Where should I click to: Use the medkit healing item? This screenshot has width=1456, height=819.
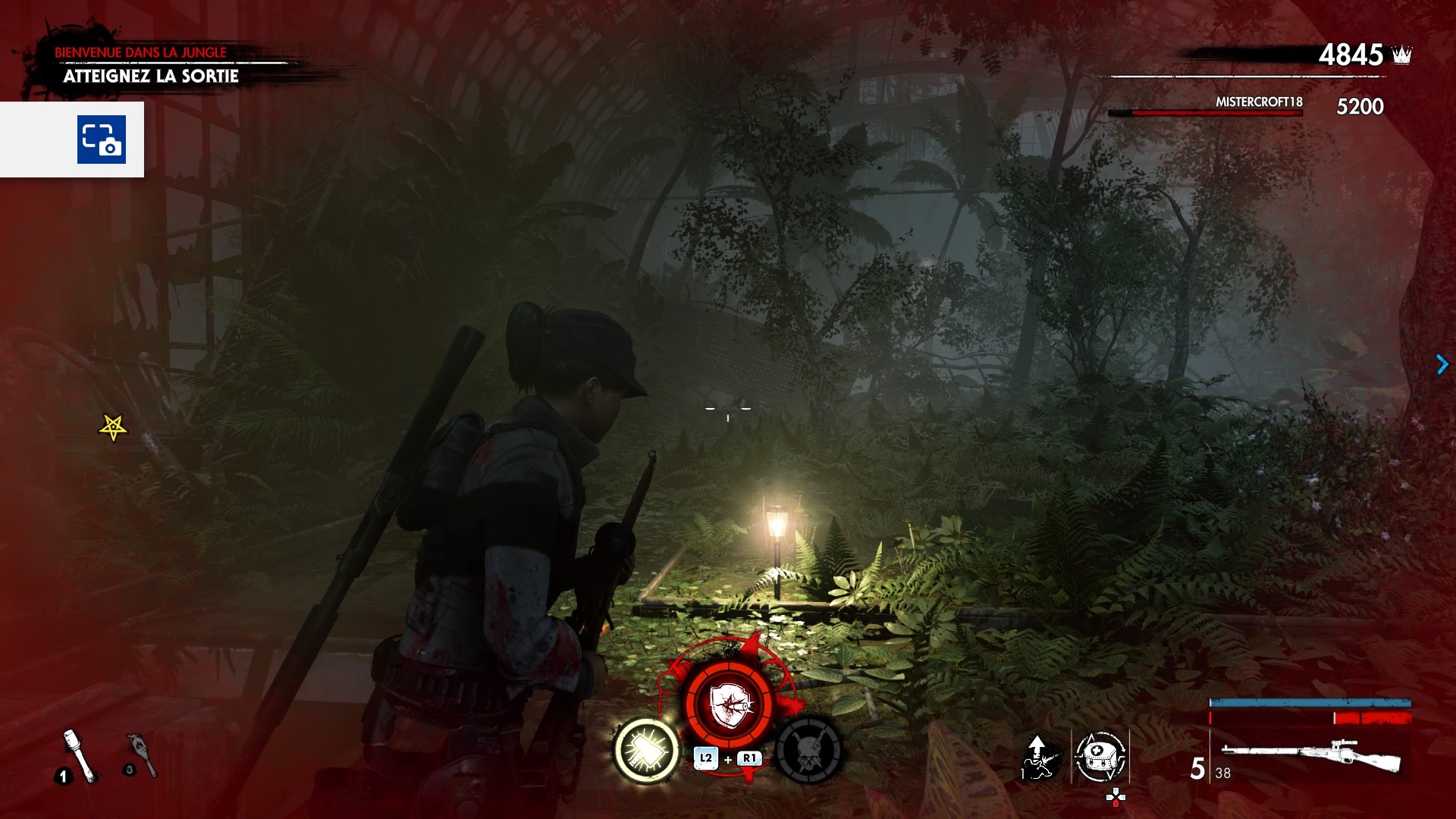(x=1100, y=756)
